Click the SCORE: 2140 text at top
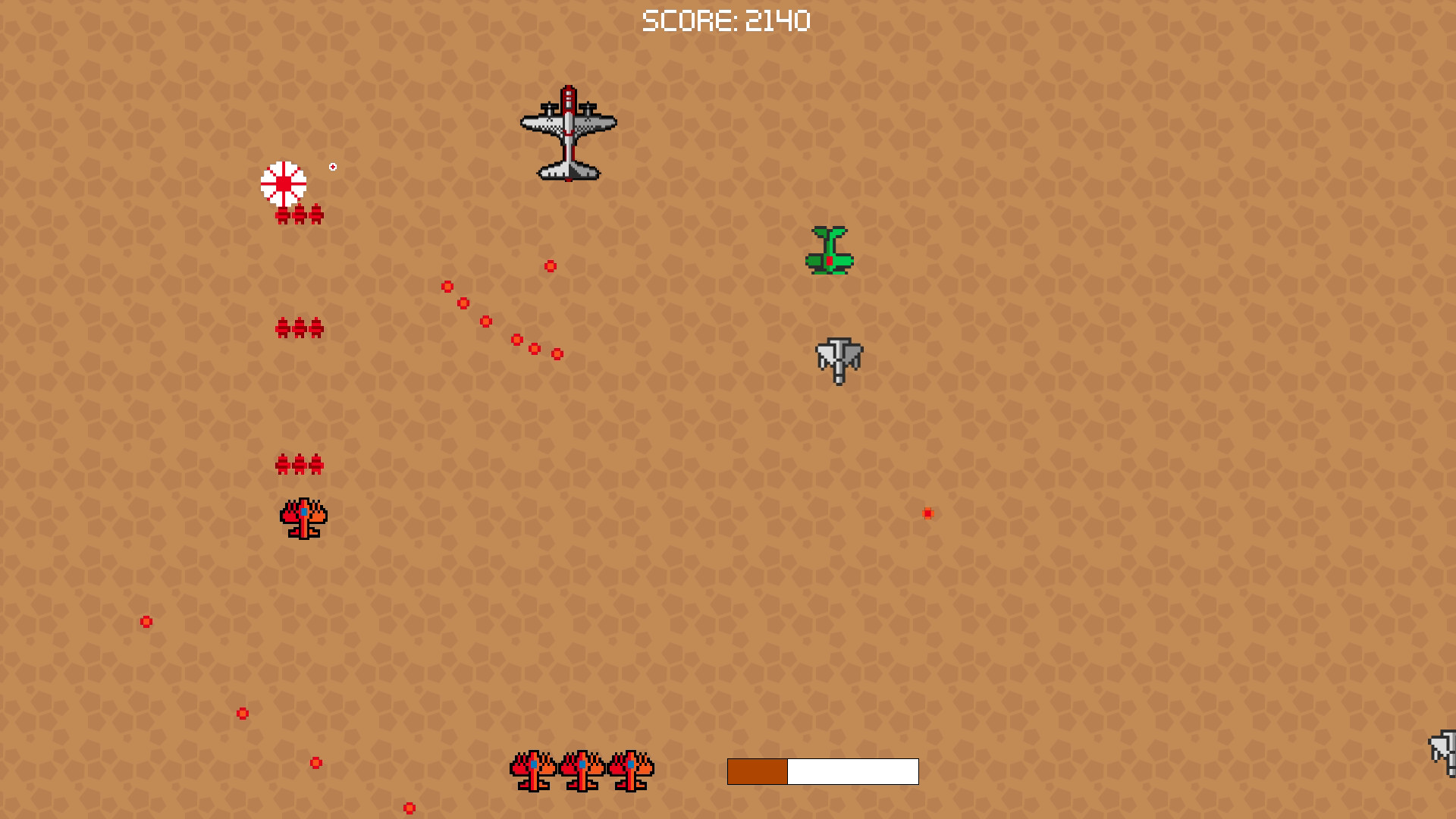This screenshot has width=1456, height=819. tap(726, 20)
